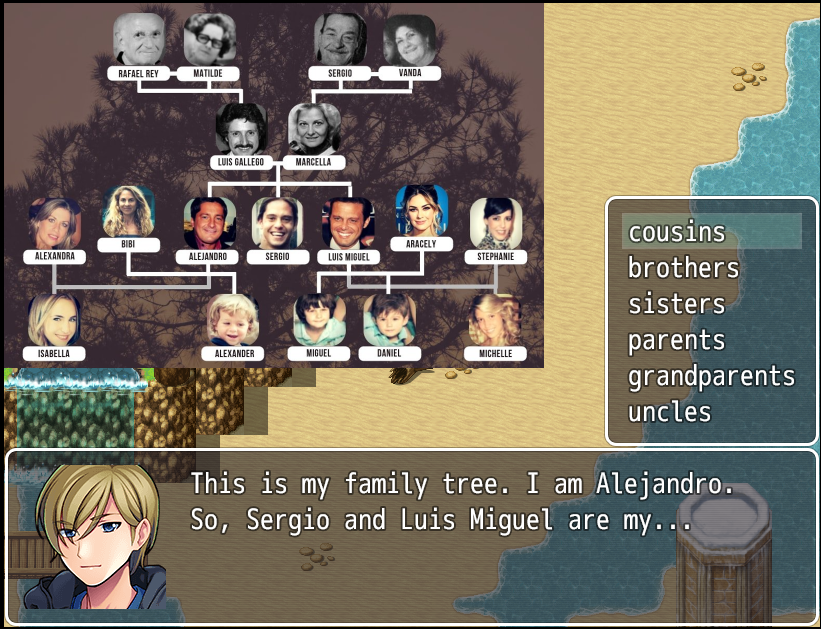Screen dimensions: 821x629
Task: Choose the "cousins" answer
Action: (x=676, y=232)
